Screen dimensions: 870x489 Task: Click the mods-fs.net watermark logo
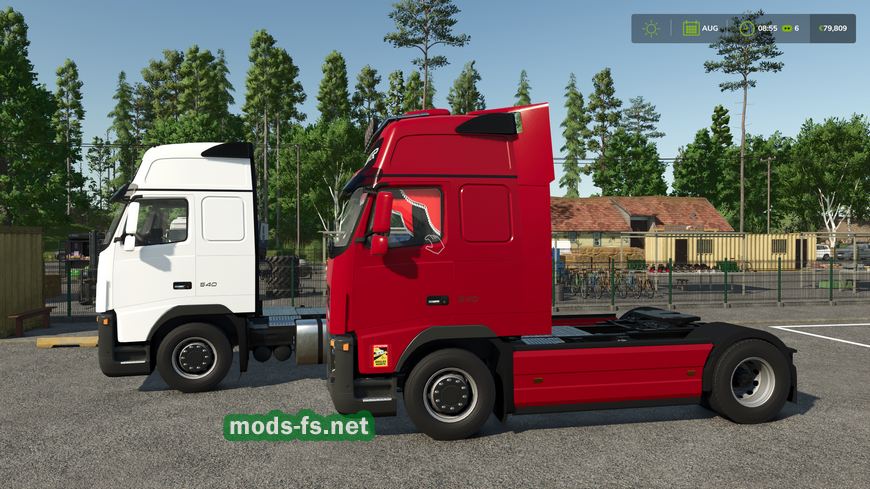pos(299,426)
